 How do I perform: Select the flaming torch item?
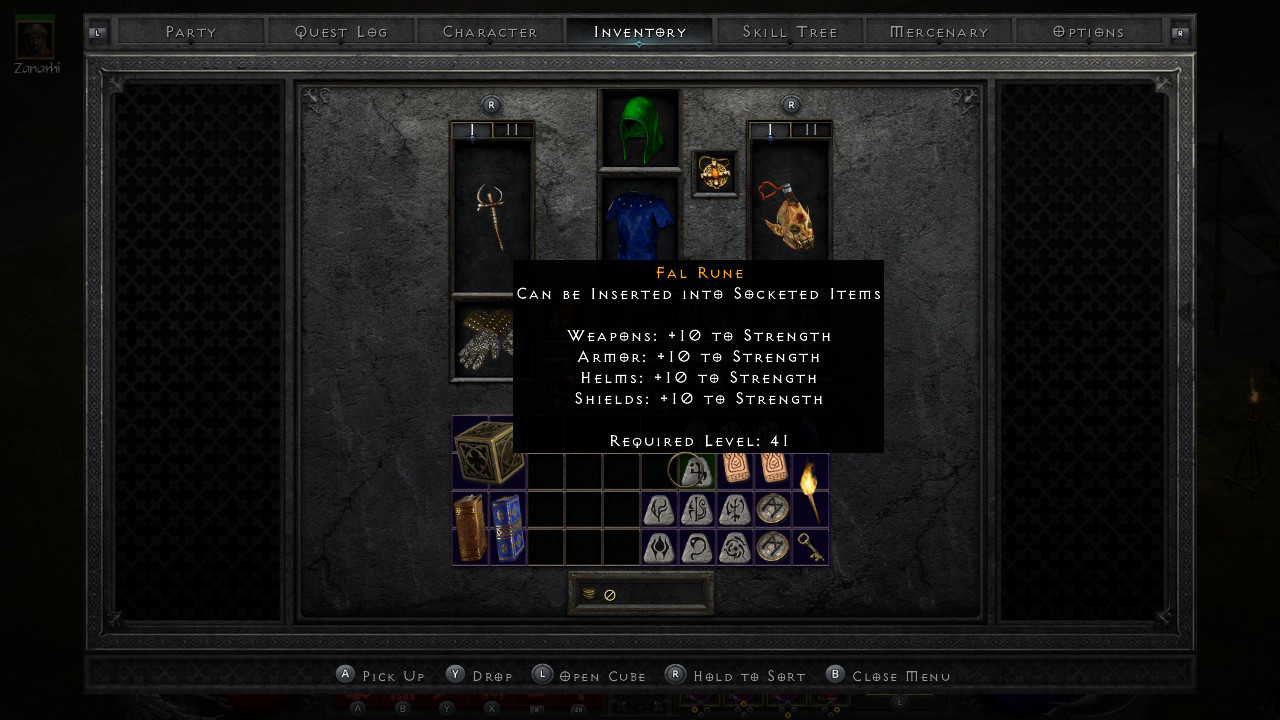810,490
